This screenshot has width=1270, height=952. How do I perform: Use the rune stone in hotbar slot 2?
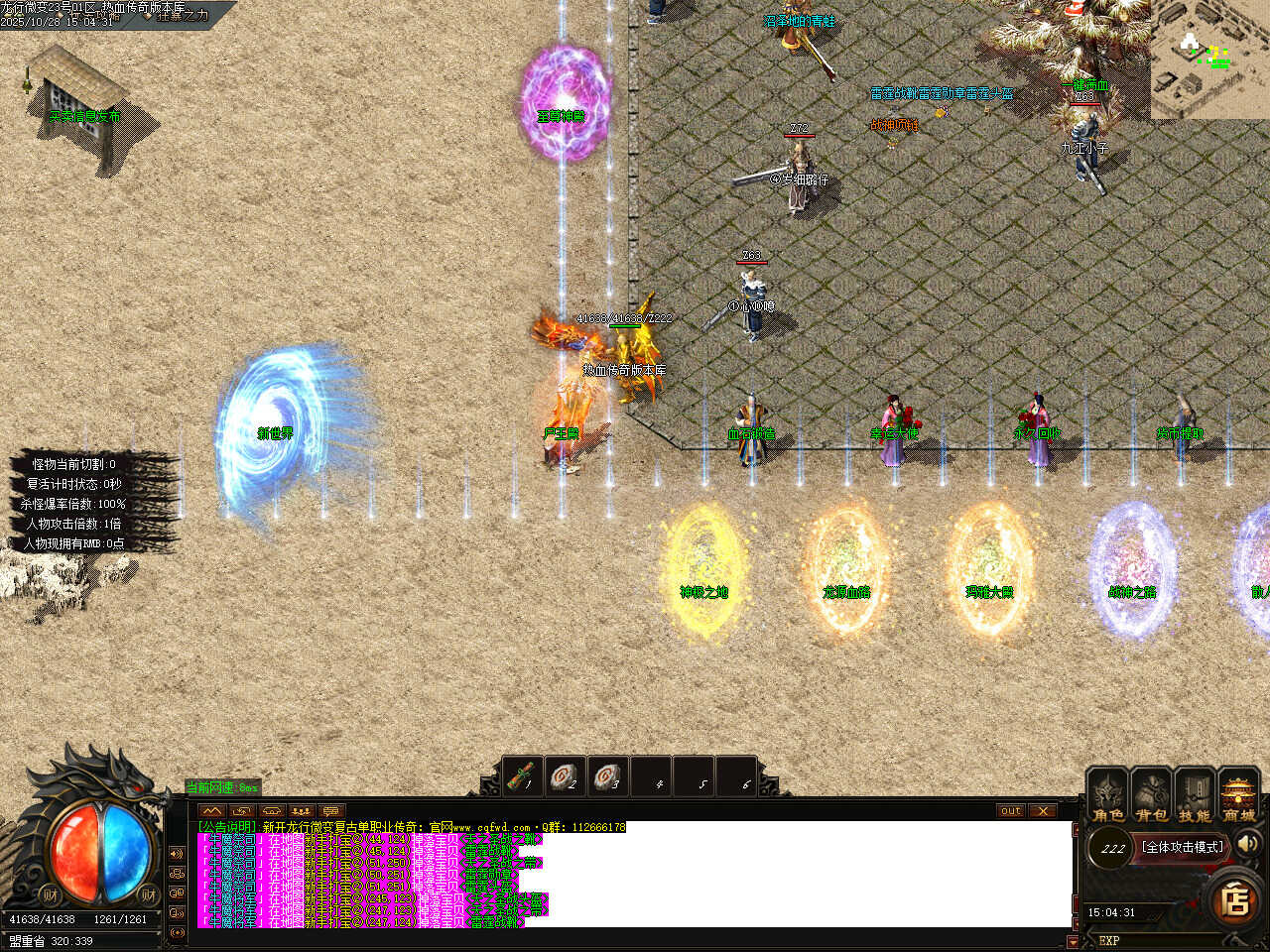[x=566, y=777]
